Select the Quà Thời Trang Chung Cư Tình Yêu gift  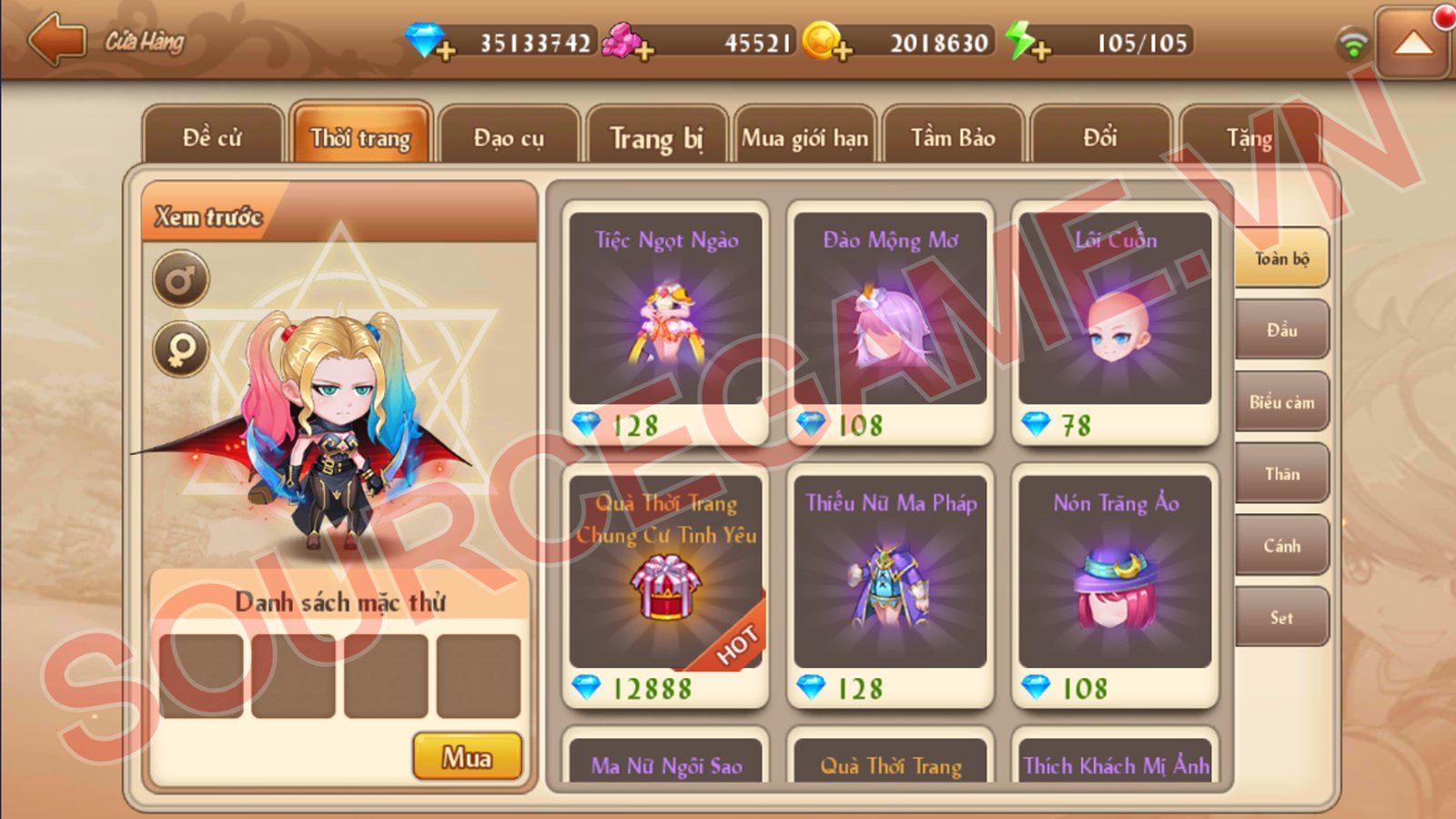tap(665, 586)
